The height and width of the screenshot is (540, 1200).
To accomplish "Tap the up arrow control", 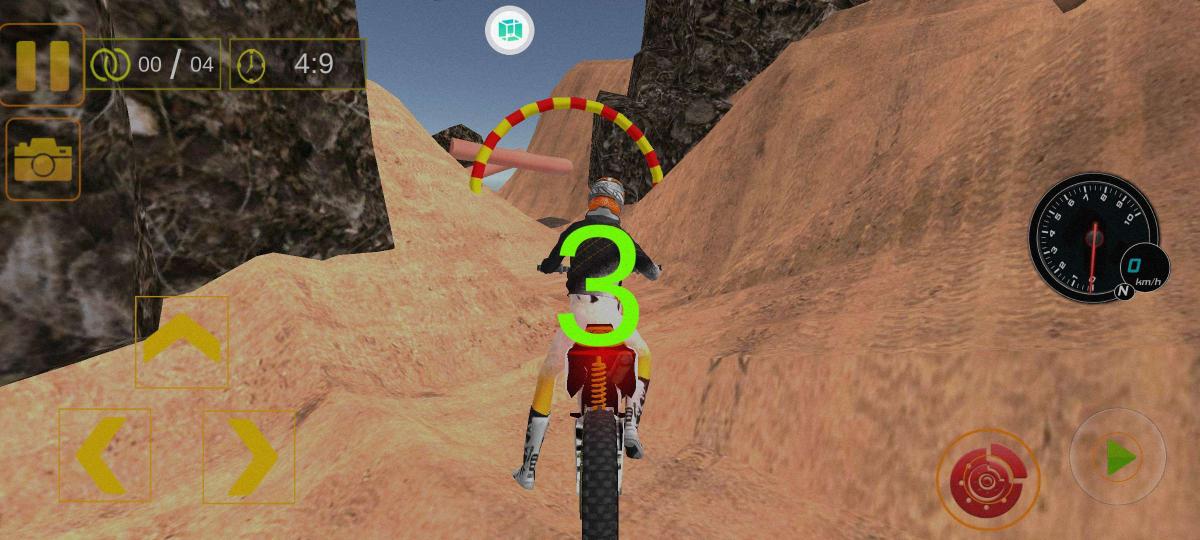I will tap(181, 341).
